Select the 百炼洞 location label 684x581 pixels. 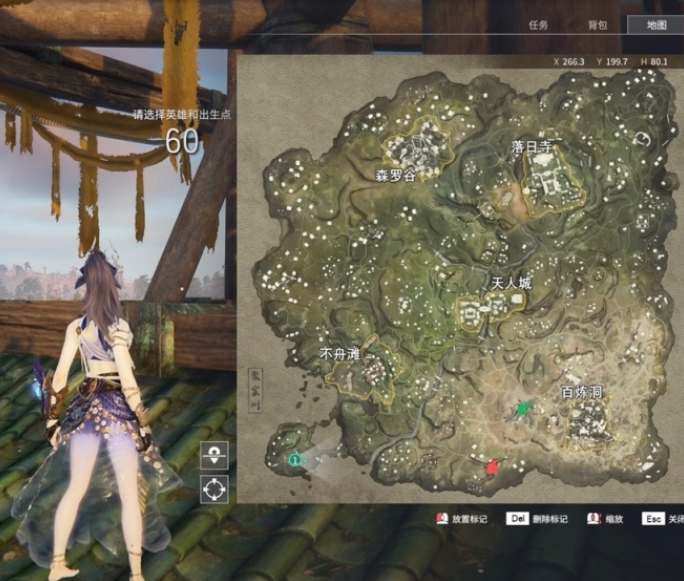click(581, 392)
